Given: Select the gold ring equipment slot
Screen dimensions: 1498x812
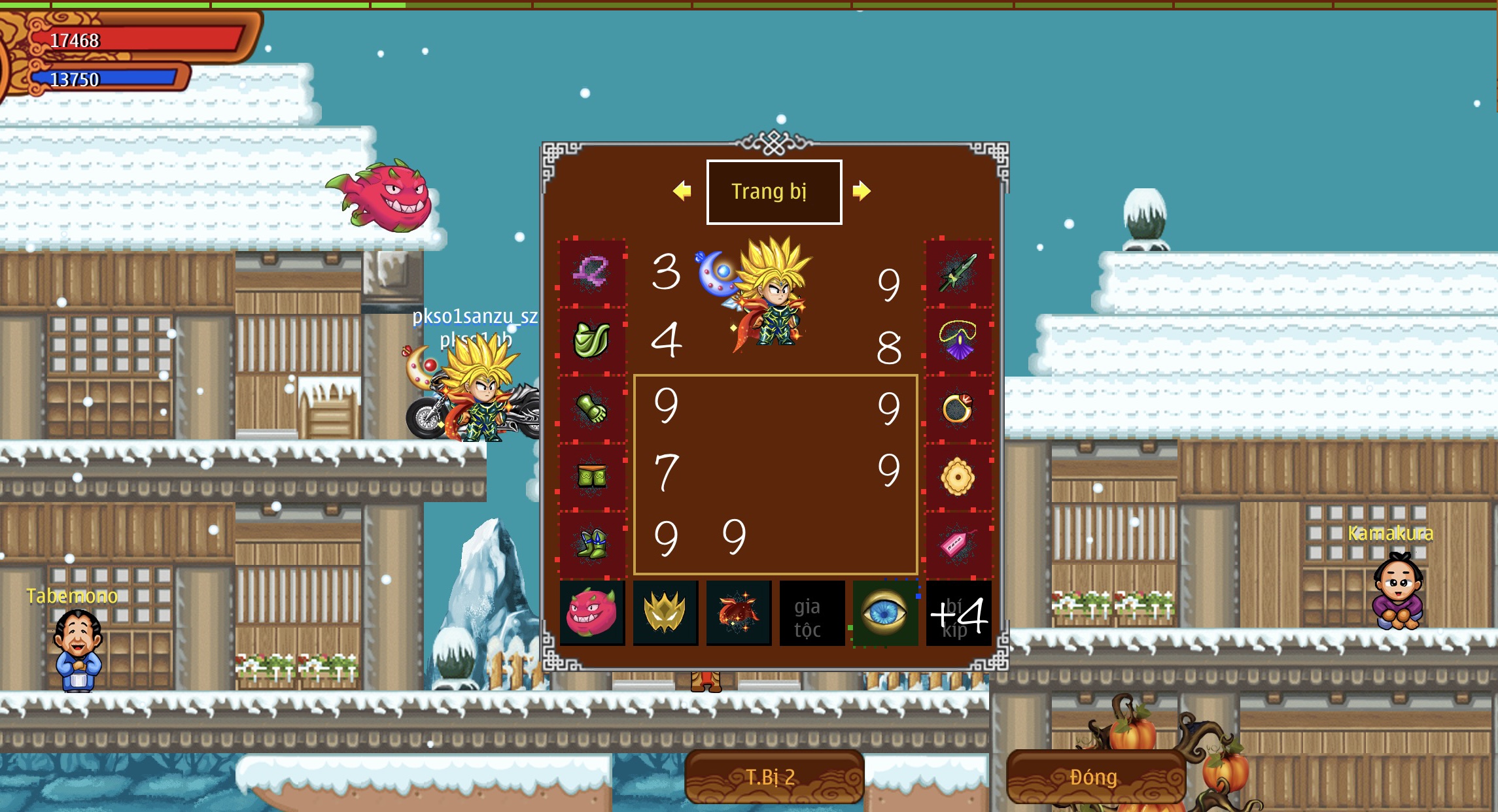Looking at the screenshot, I should click(958, 409).
